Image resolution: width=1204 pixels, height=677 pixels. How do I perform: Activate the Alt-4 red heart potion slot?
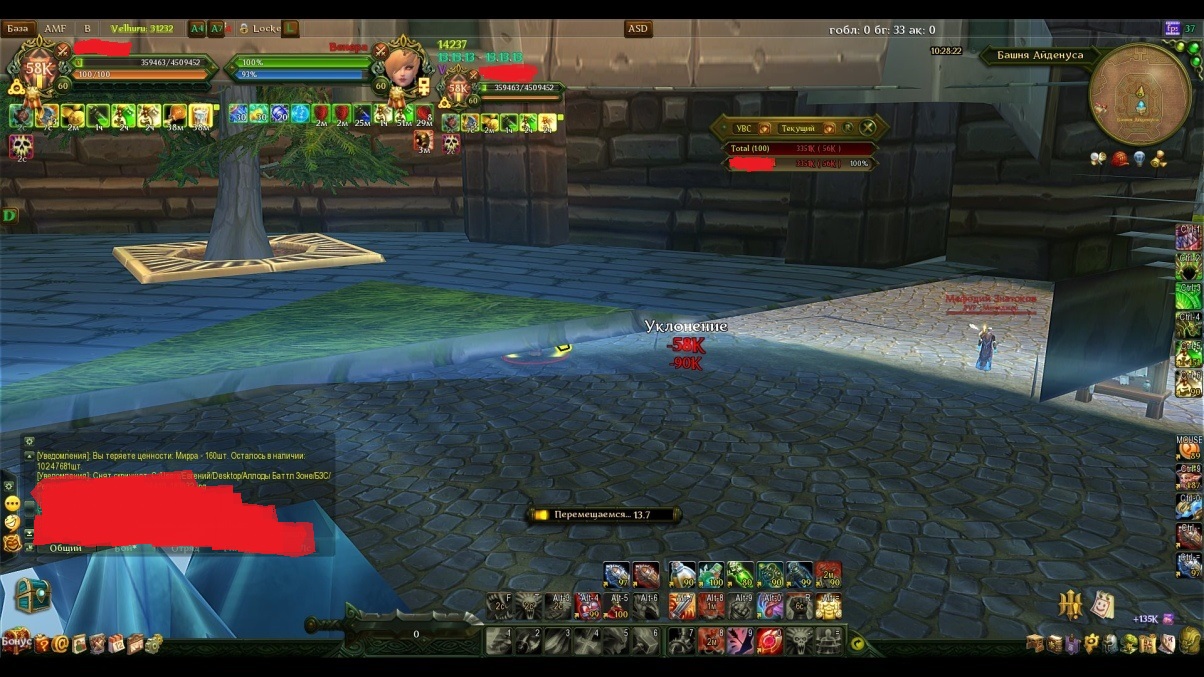click(x=590, y=606)
